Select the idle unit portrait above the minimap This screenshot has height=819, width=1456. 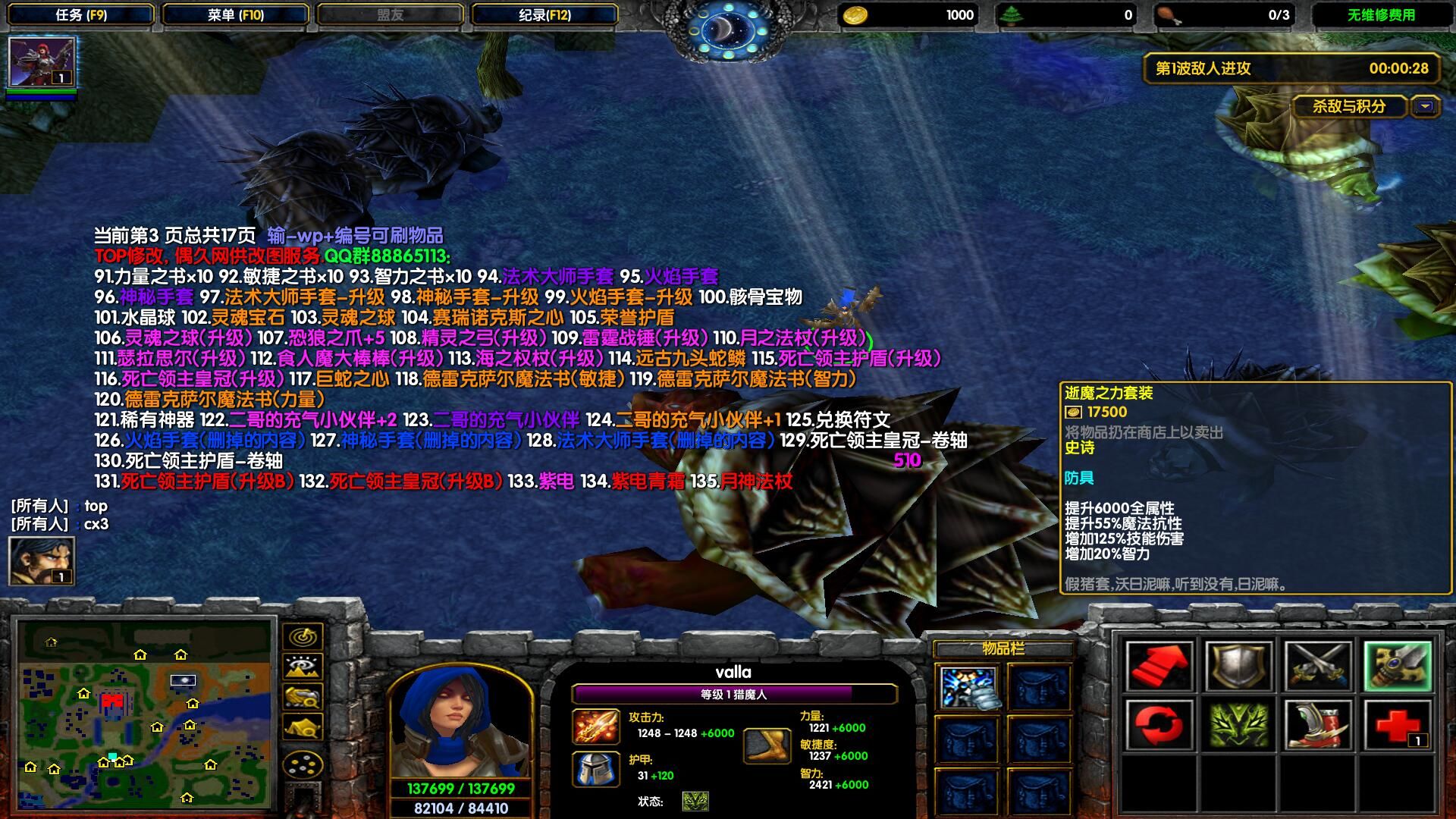click(x=42, y=560)
